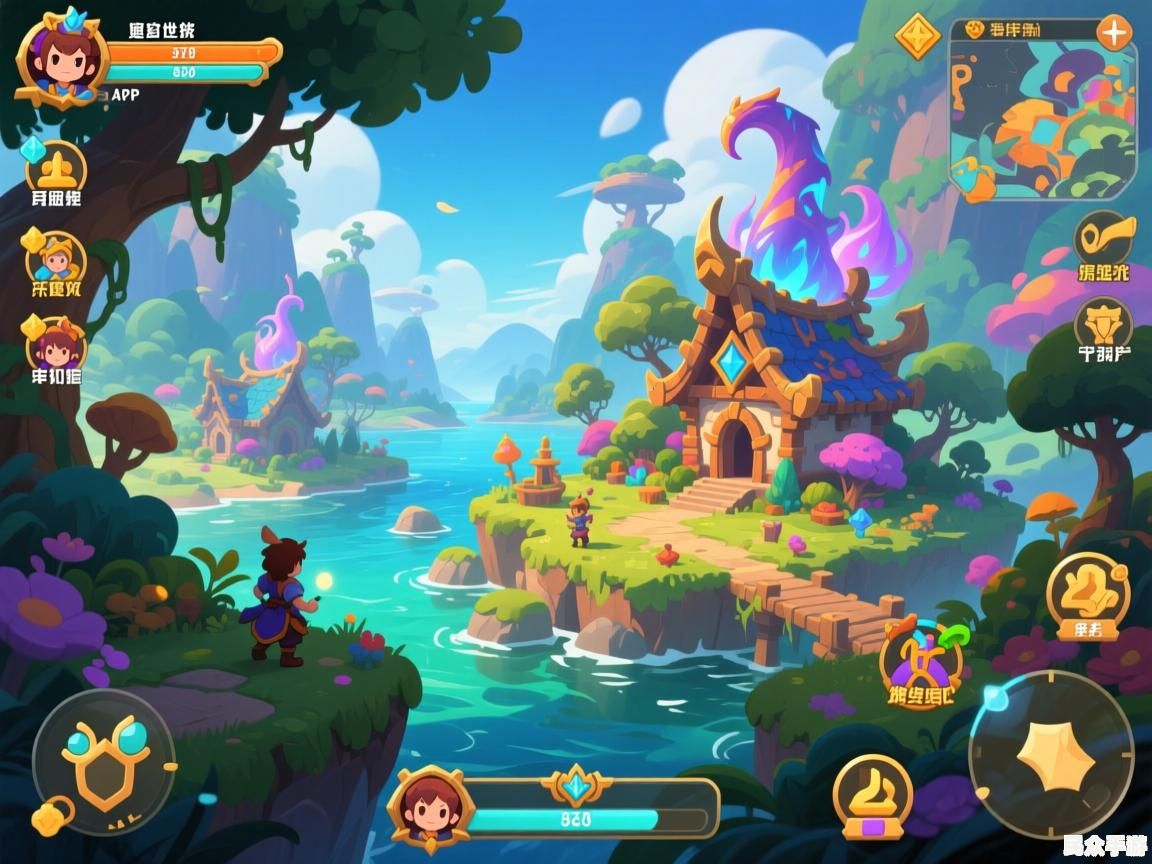Choose the purple-haired companion with orange bow
This screenshot has height=864, width=1152.
56,346
